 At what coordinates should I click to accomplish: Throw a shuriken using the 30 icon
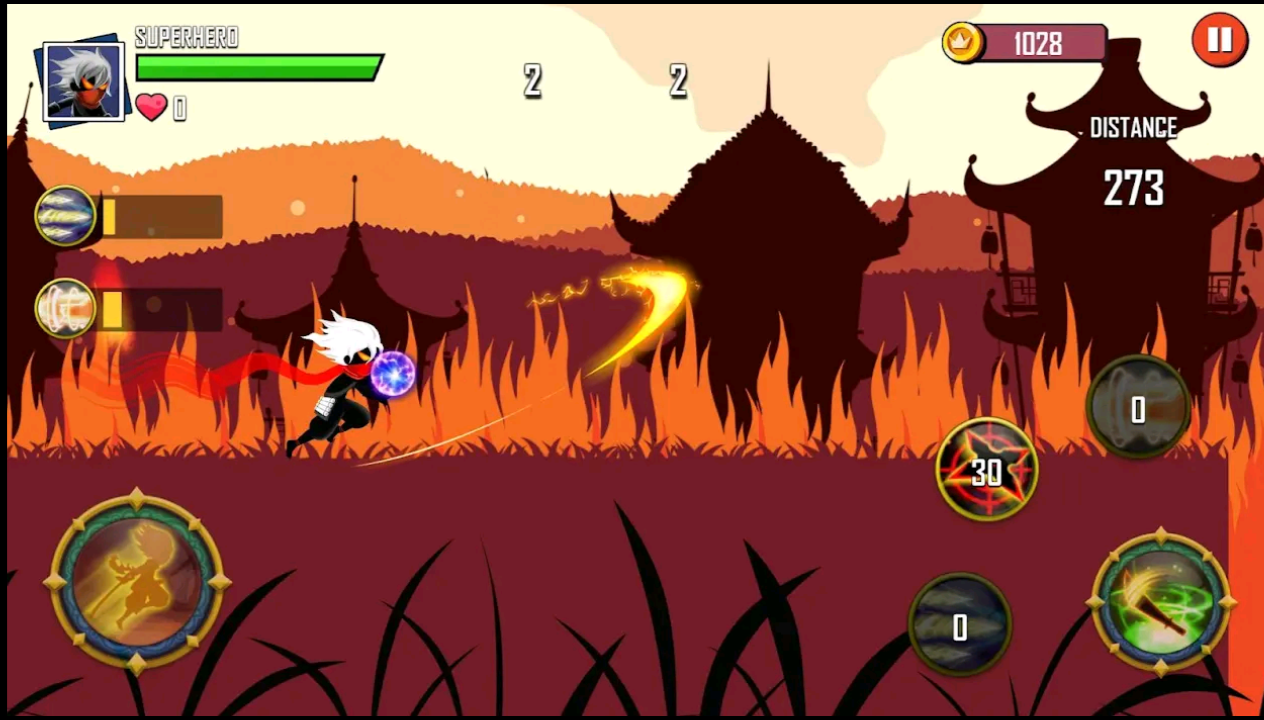click(986, 470)
